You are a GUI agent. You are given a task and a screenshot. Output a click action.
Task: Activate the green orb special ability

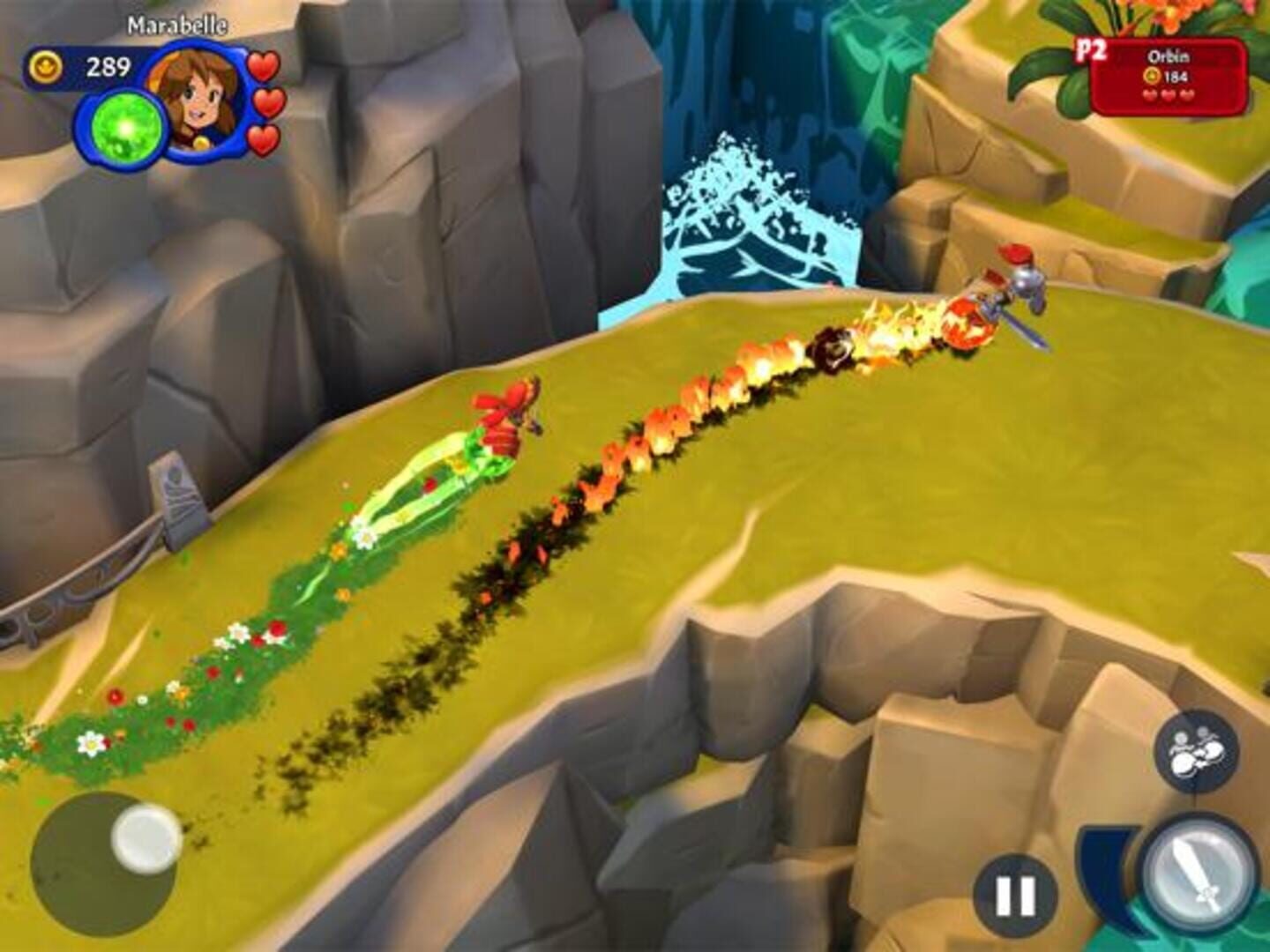[126, 130]
